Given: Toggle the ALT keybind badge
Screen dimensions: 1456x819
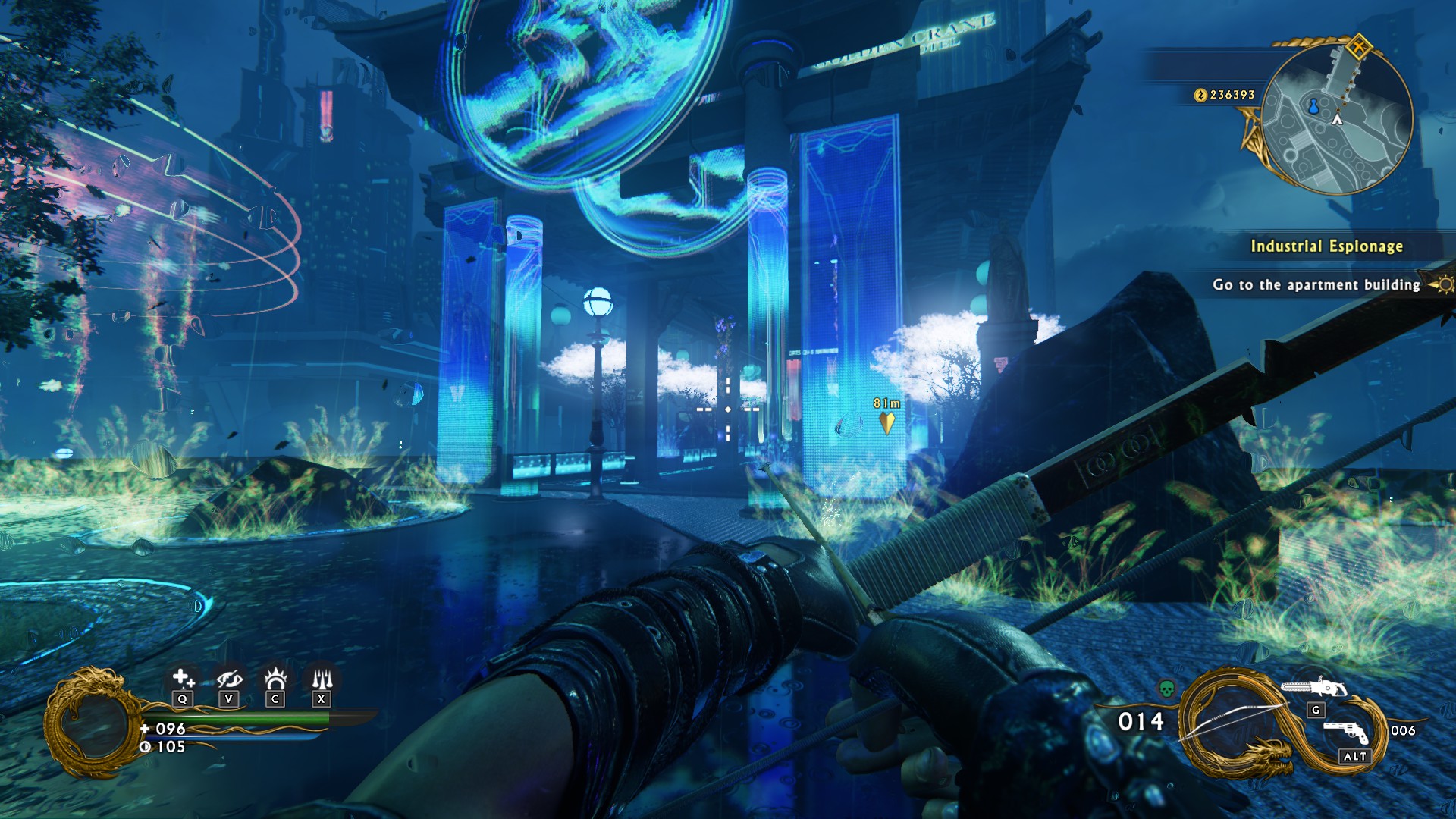Looking at the screenshot, I should coord(1354,755).
